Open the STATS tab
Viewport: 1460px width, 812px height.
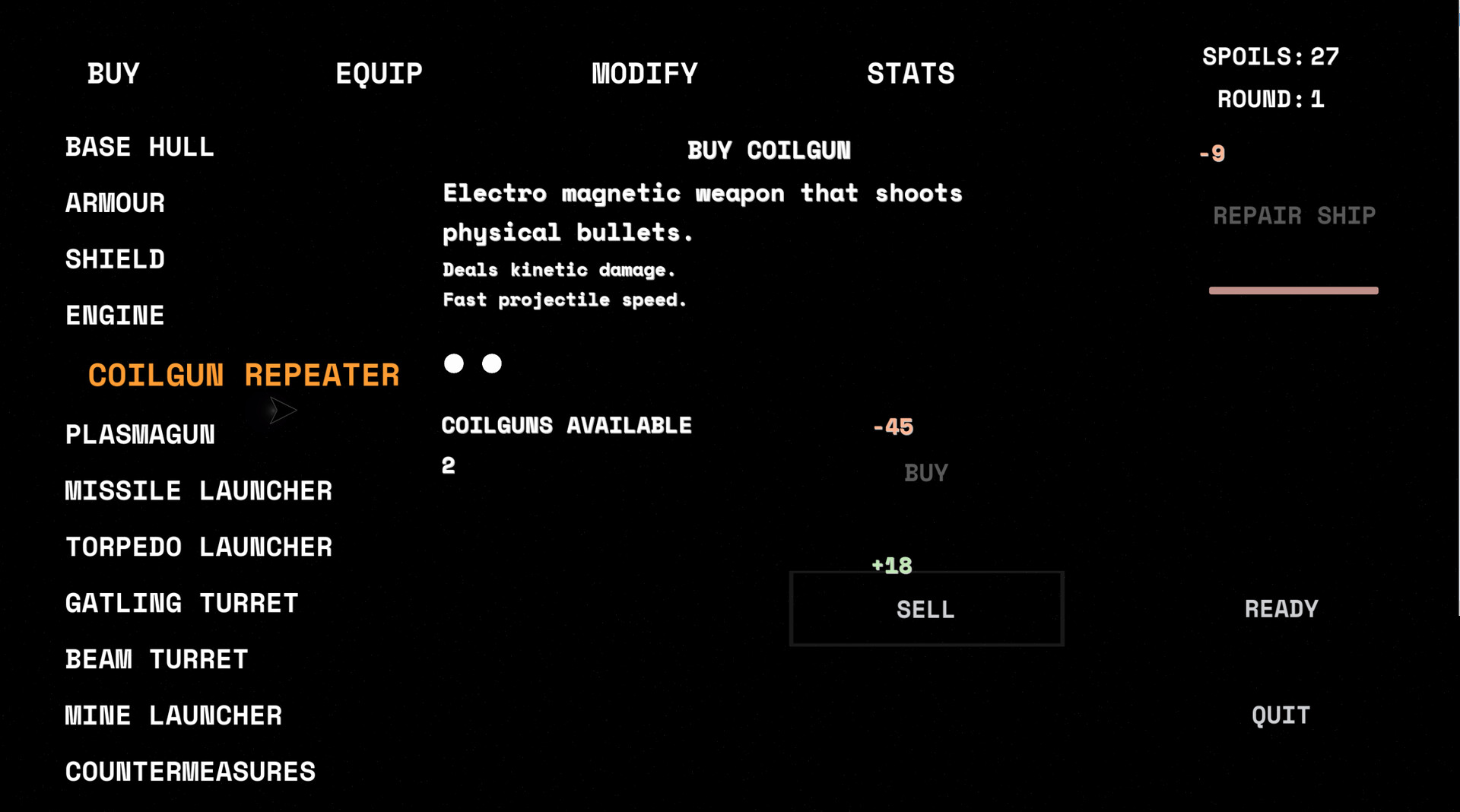pyautogui.click(x=909, y=73)
